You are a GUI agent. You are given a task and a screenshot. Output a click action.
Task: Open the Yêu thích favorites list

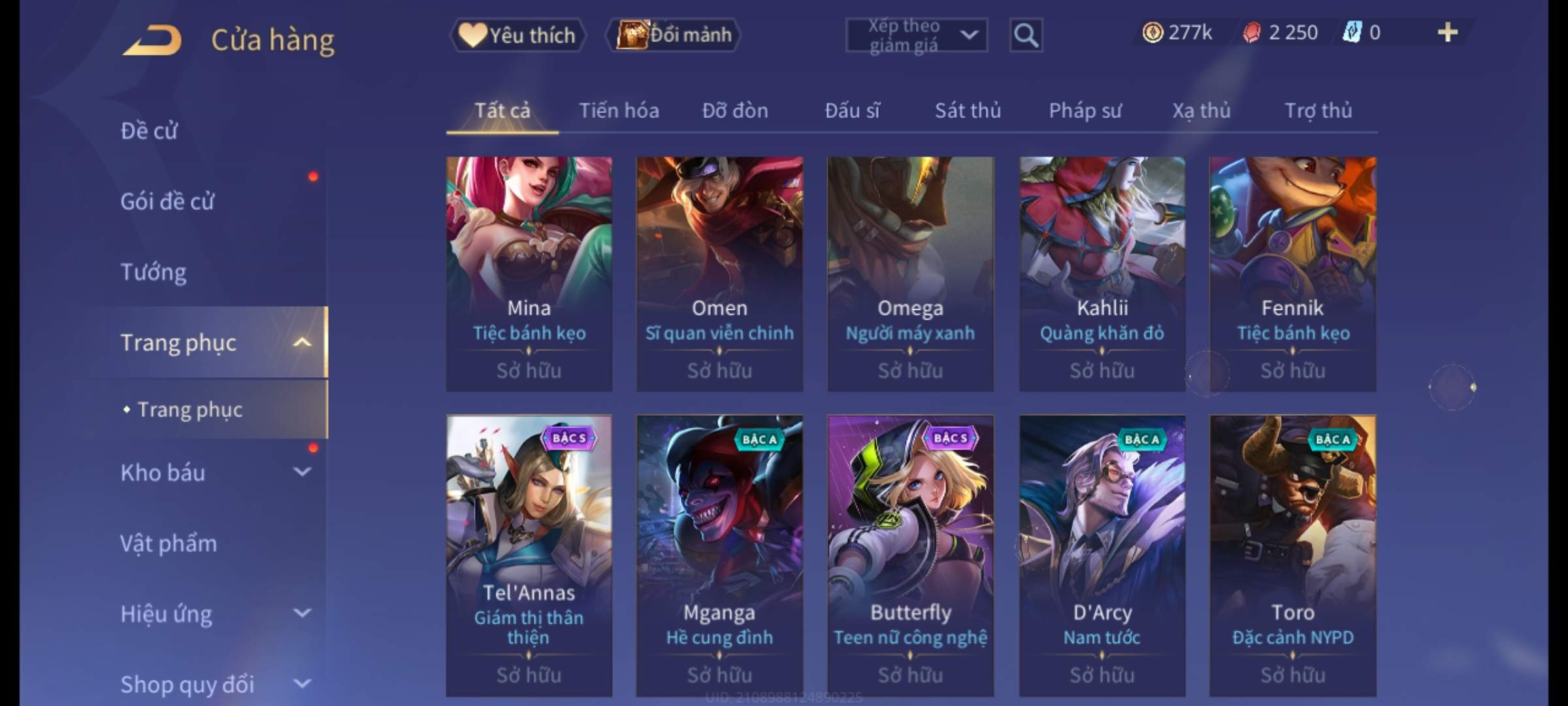[x=517, y=35]
